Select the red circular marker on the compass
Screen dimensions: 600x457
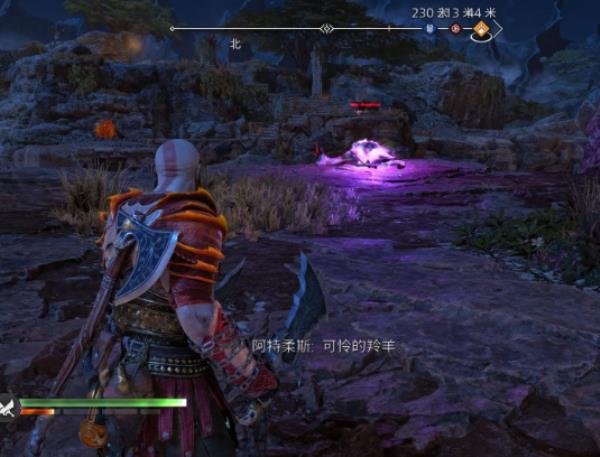coord(456,29)
